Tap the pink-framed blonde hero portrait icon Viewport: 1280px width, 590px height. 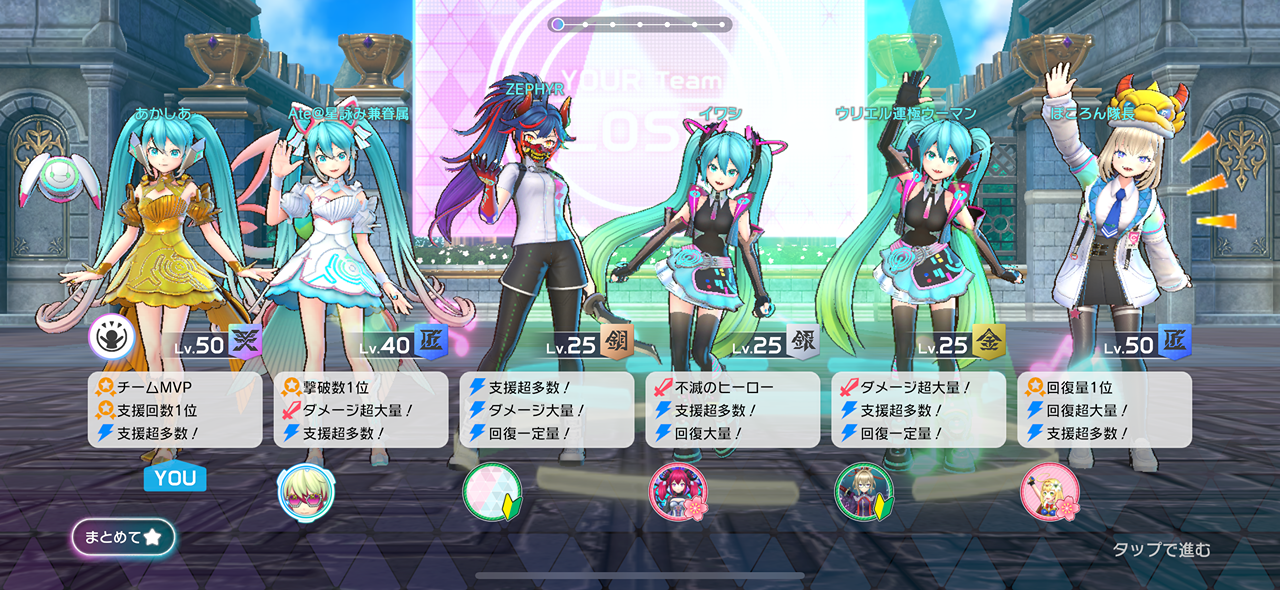point(1049,492)
